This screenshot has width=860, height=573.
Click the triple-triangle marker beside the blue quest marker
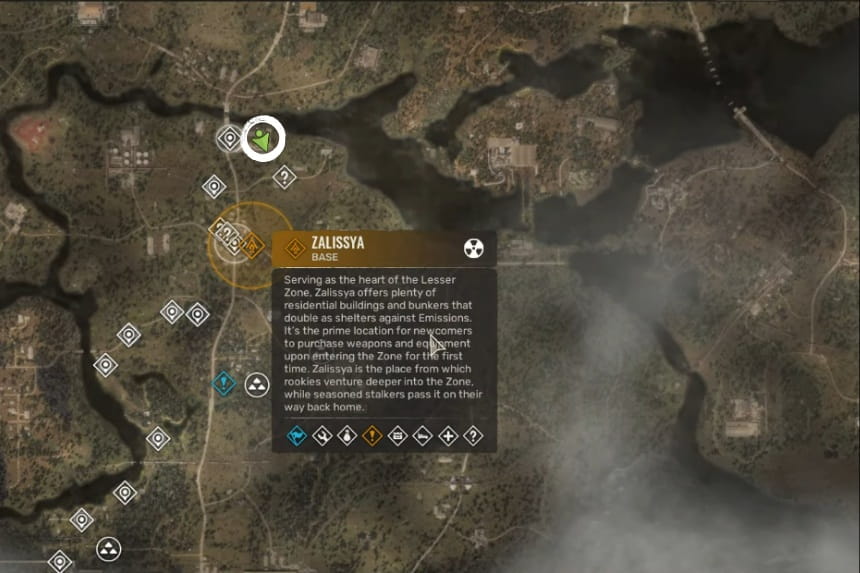pos(257,384)
